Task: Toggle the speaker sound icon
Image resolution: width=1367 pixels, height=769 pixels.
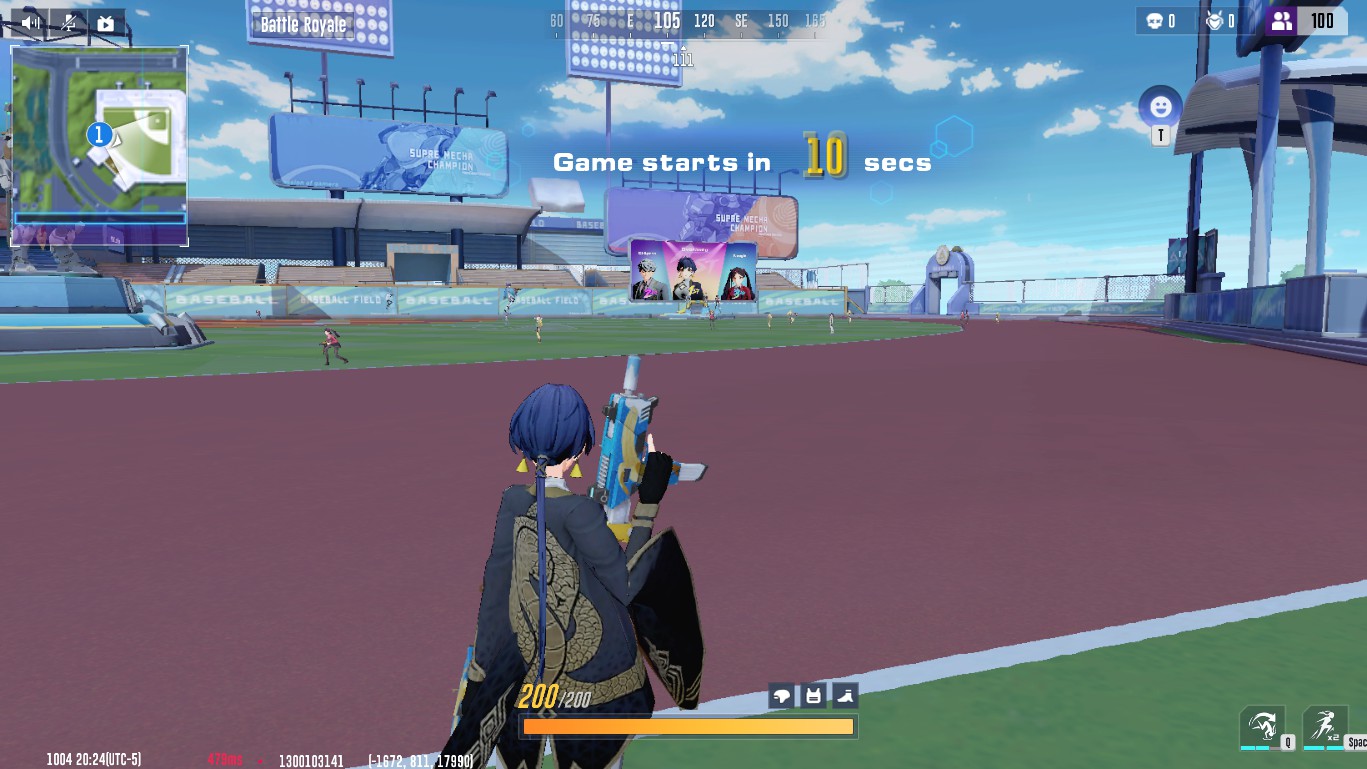Action: pos(30,22)
